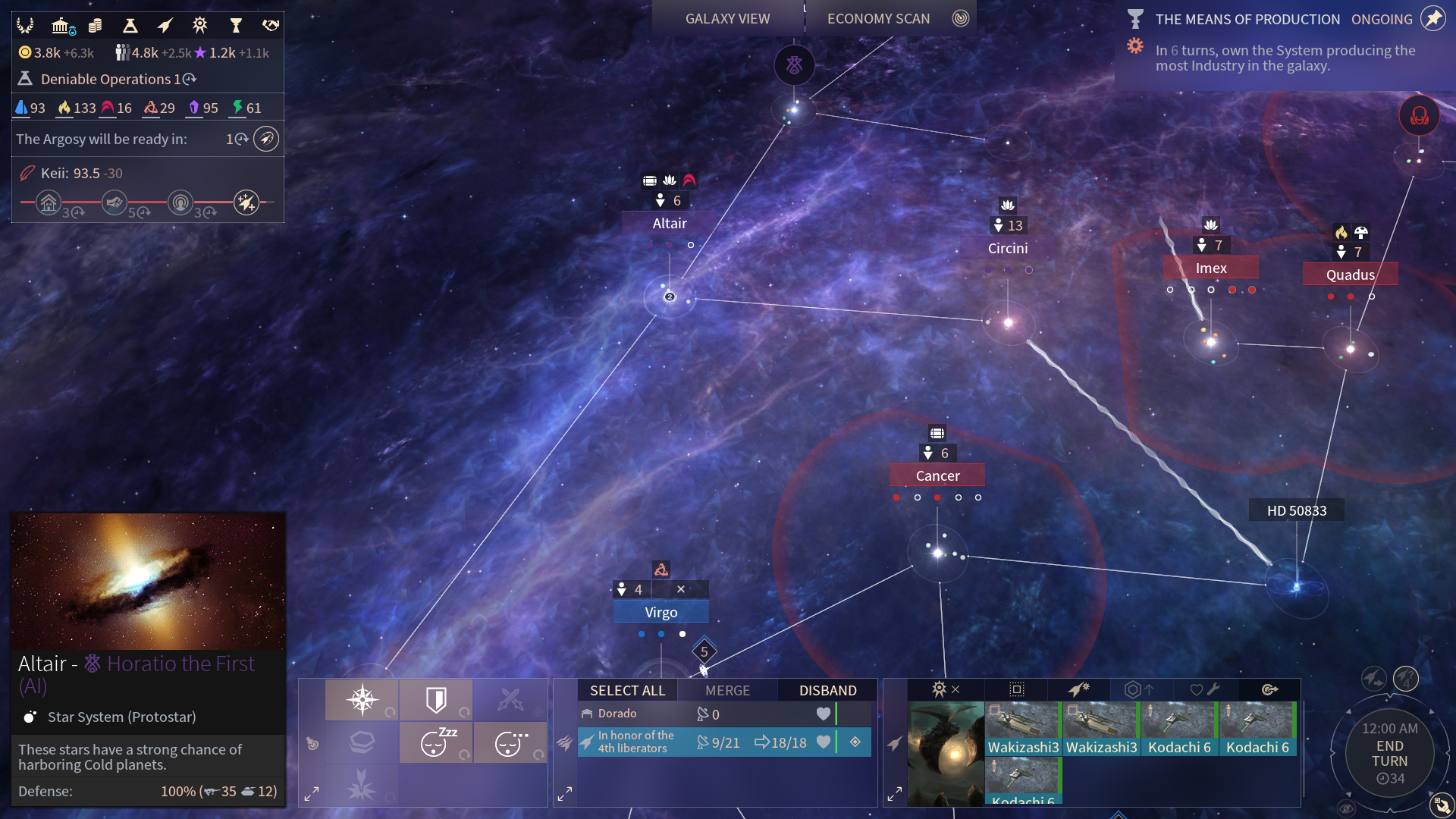Screen dimensions: 1456x819
Task: Open the Economy Scan view
Action: pos(878,19)
